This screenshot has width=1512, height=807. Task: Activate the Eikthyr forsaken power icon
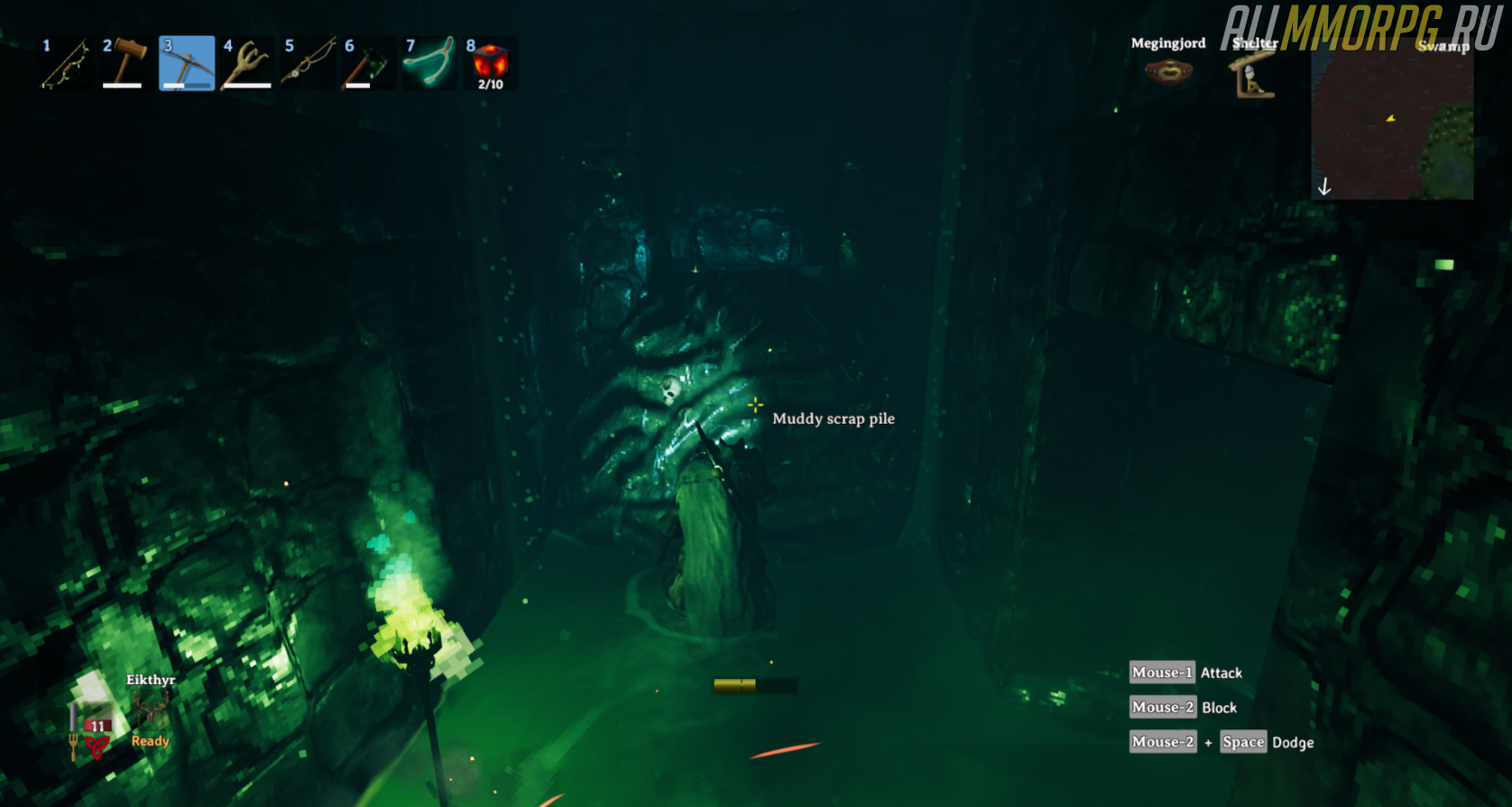click(x=151, y=711)
